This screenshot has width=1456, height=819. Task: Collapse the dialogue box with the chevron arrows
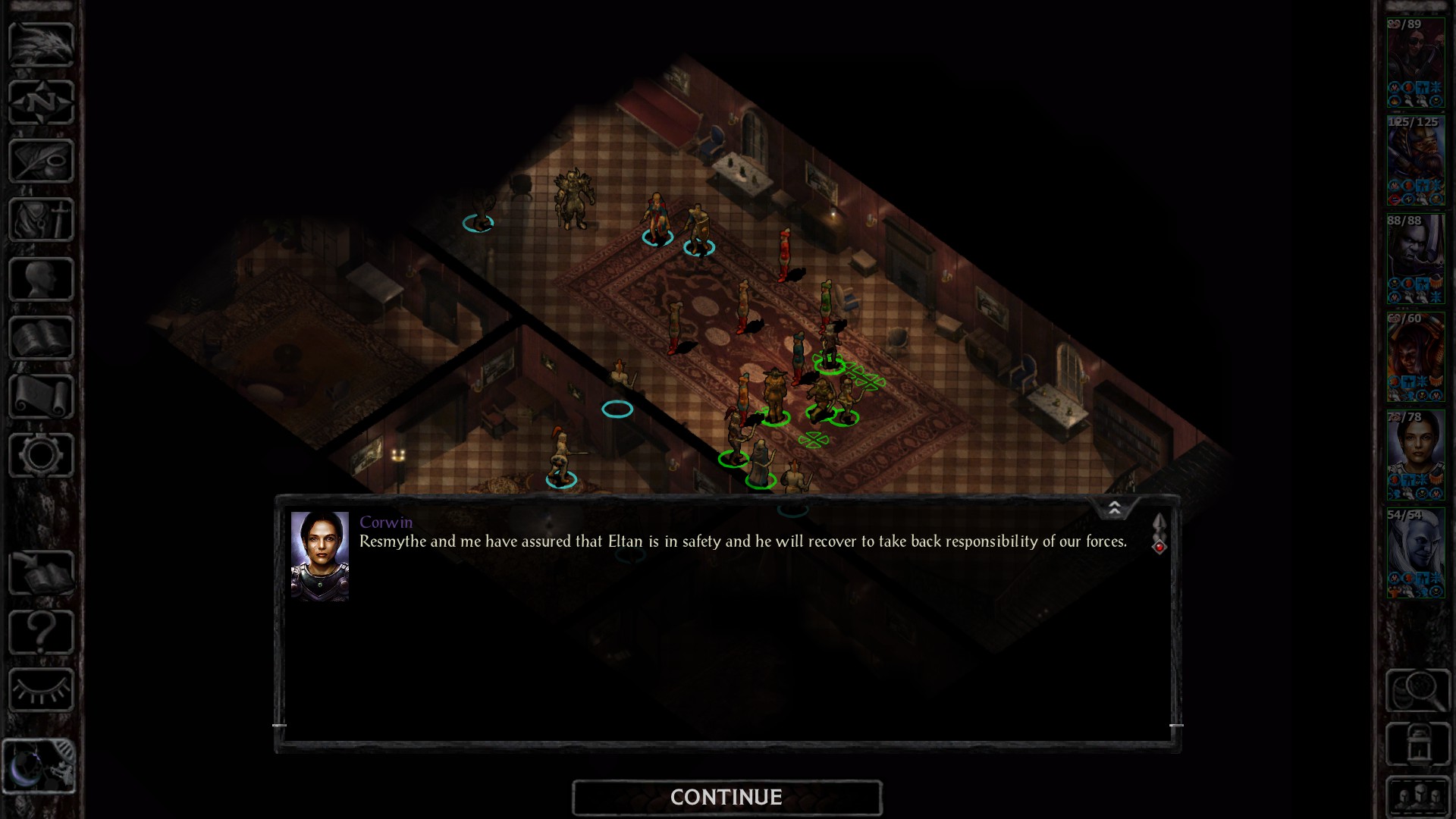[1114, 508]
